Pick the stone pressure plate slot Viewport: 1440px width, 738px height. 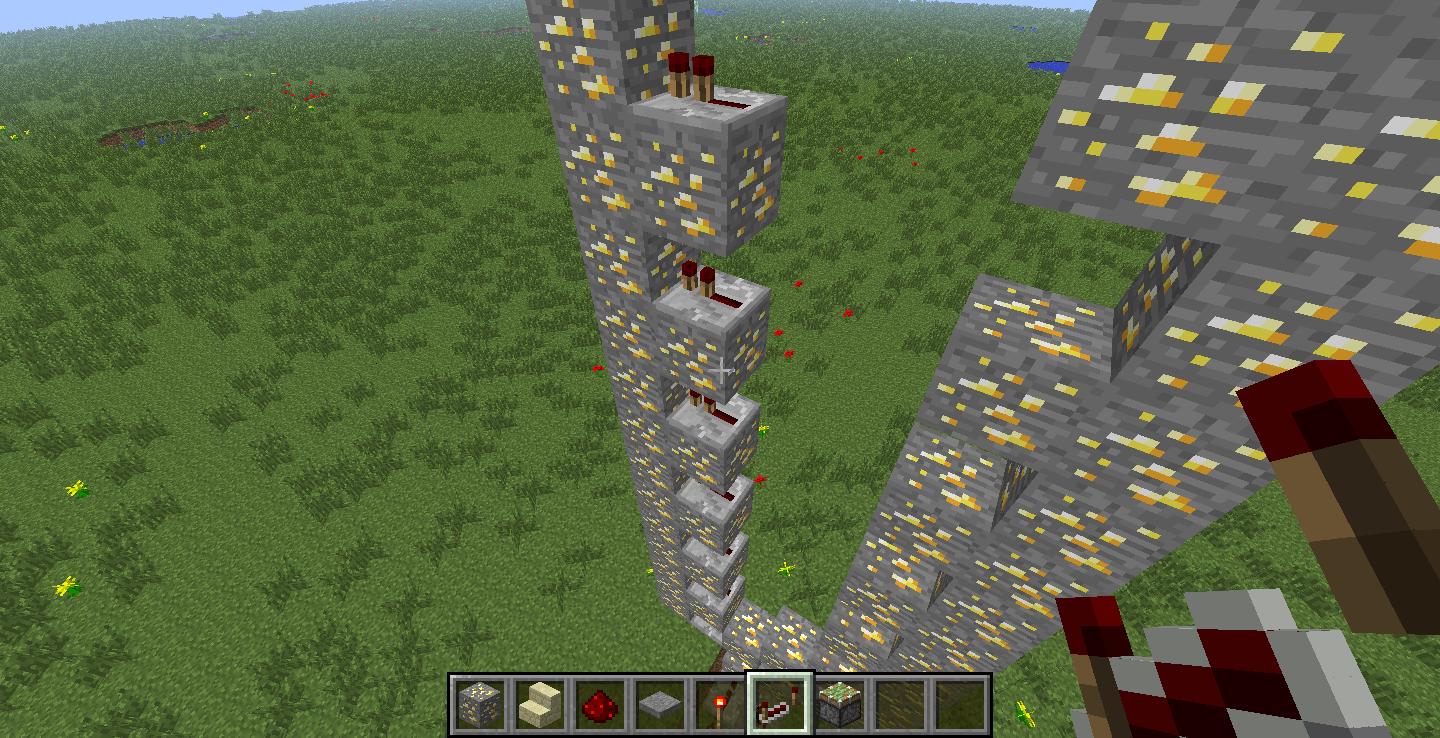[660, 704]
